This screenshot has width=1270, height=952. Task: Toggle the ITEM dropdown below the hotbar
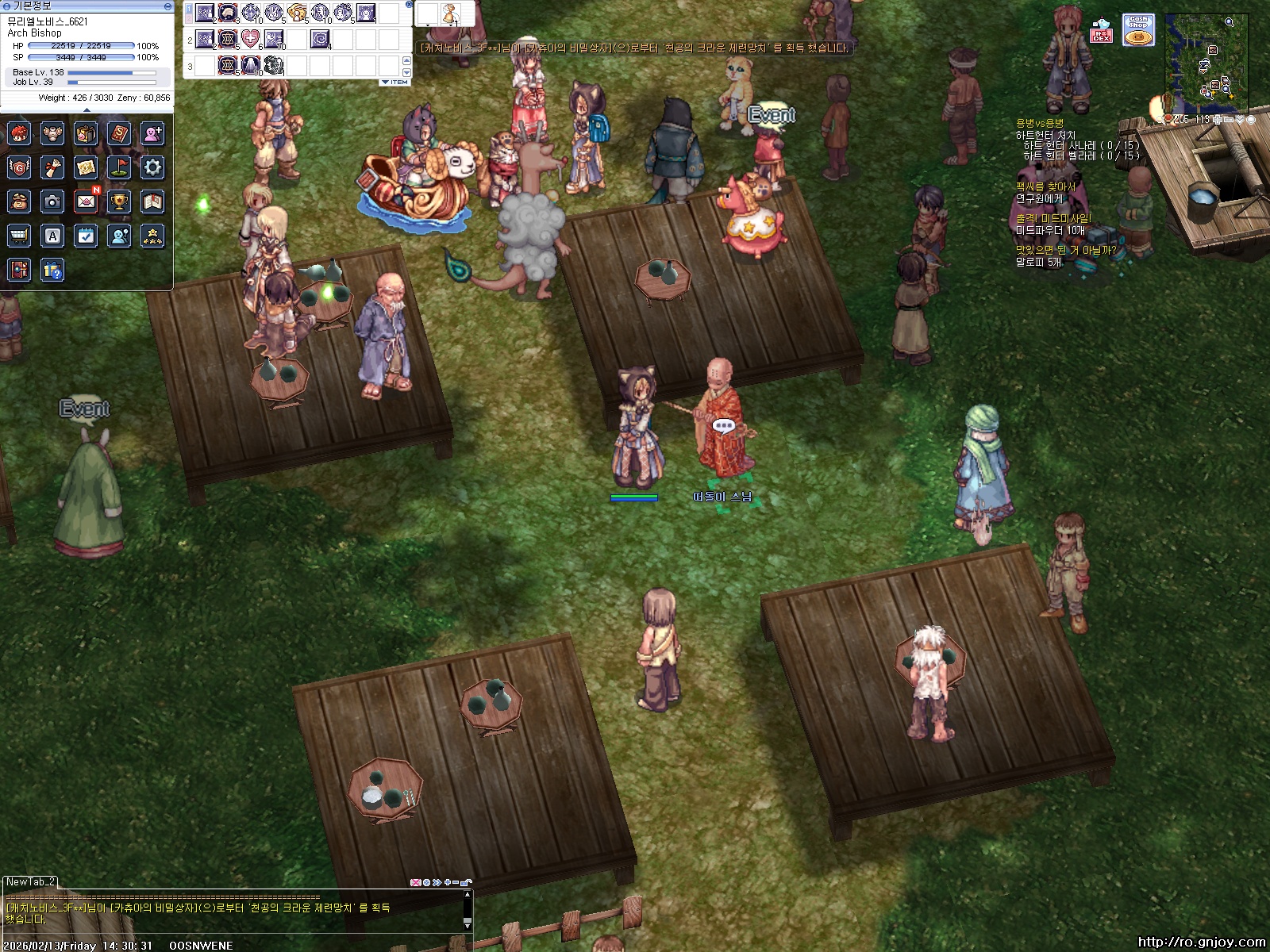[394, 82]
